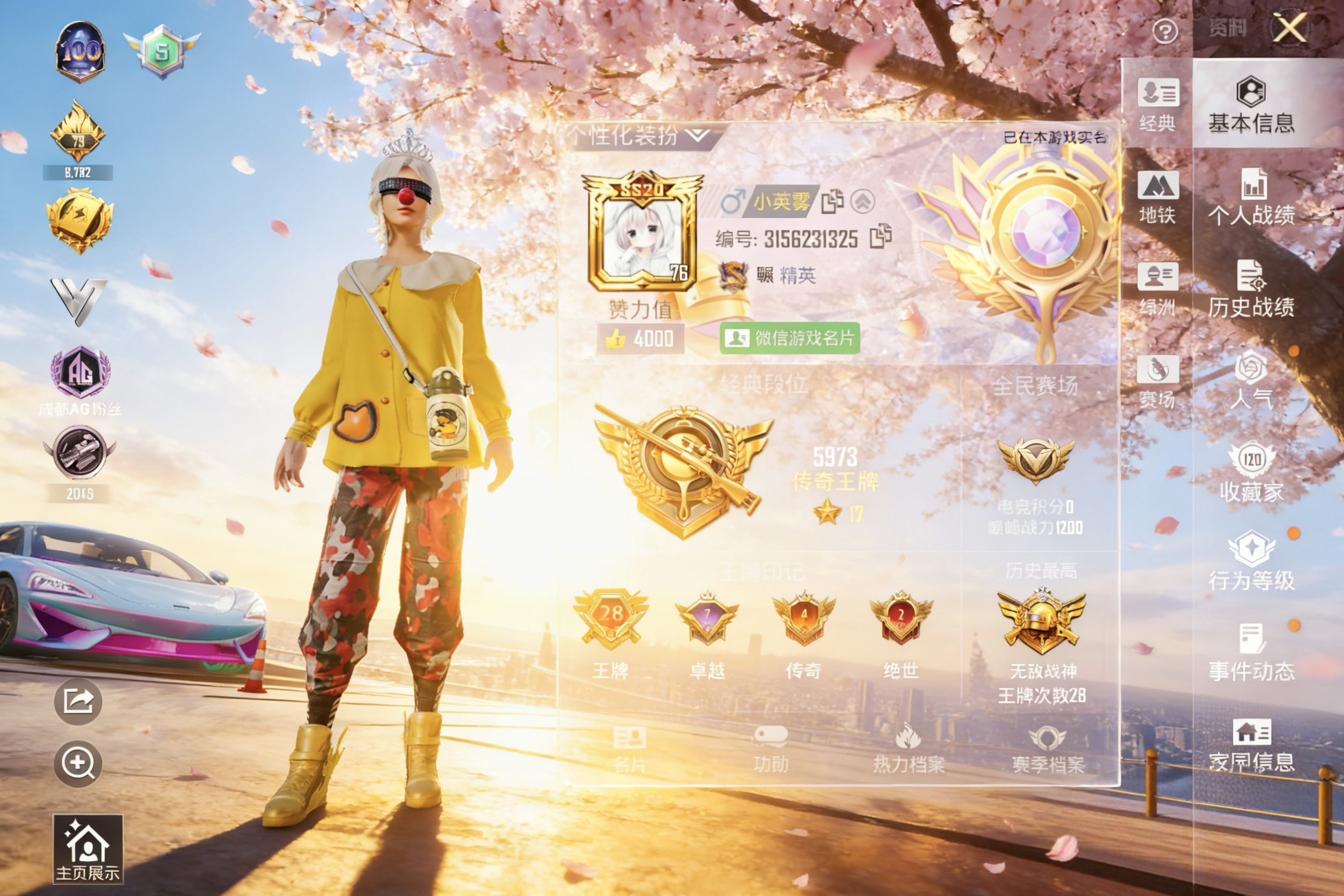The width and height of the screenshot is (1344, 896).
Task: Open the 个人战绩 menu entry
Action: coord(1251,197)
